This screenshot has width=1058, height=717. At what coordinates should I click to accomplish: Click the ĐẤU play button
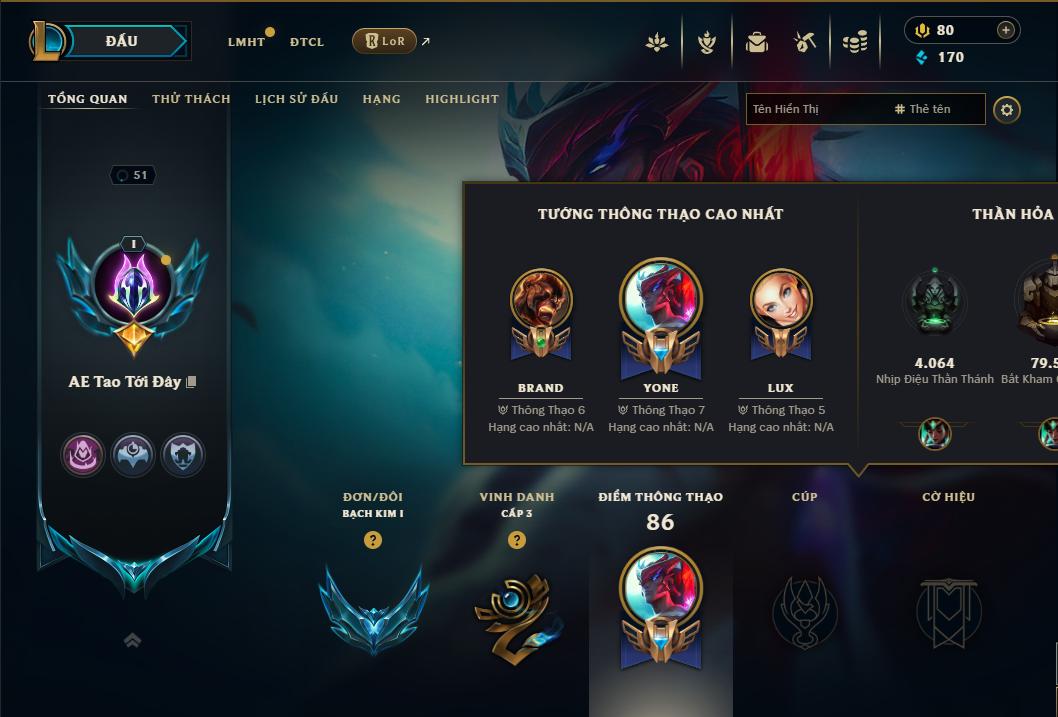click(x=121, y=41)
